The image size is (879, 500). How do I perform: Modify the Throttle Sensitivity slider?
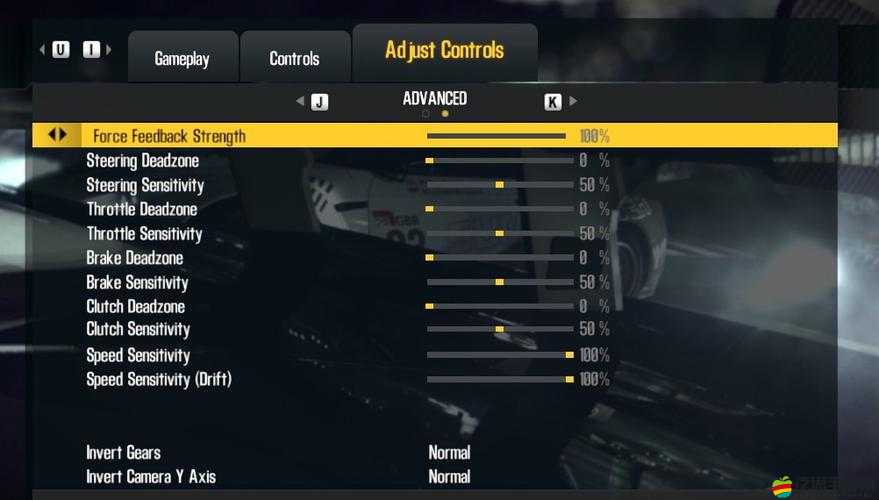(x=499, y=233)
